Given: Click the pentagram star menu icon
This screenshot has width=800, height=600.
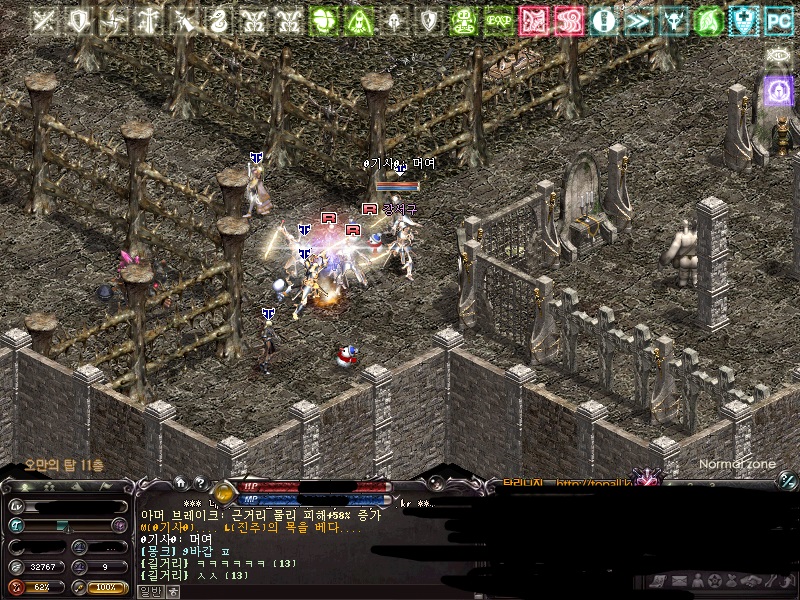Looking at the screenshot, I should coord(714,581).
